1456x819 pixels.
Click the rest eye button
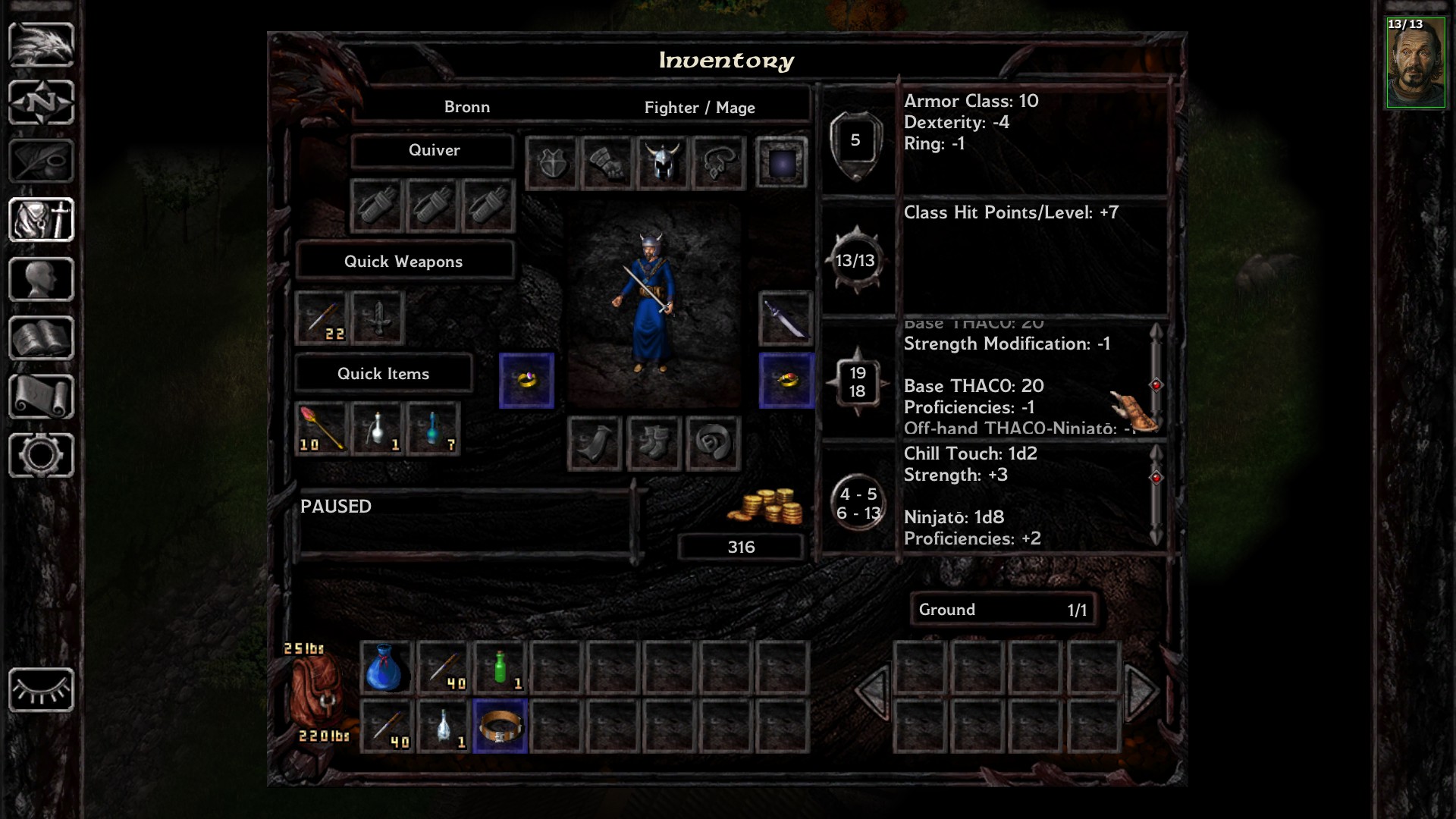[x=41, y=689]
